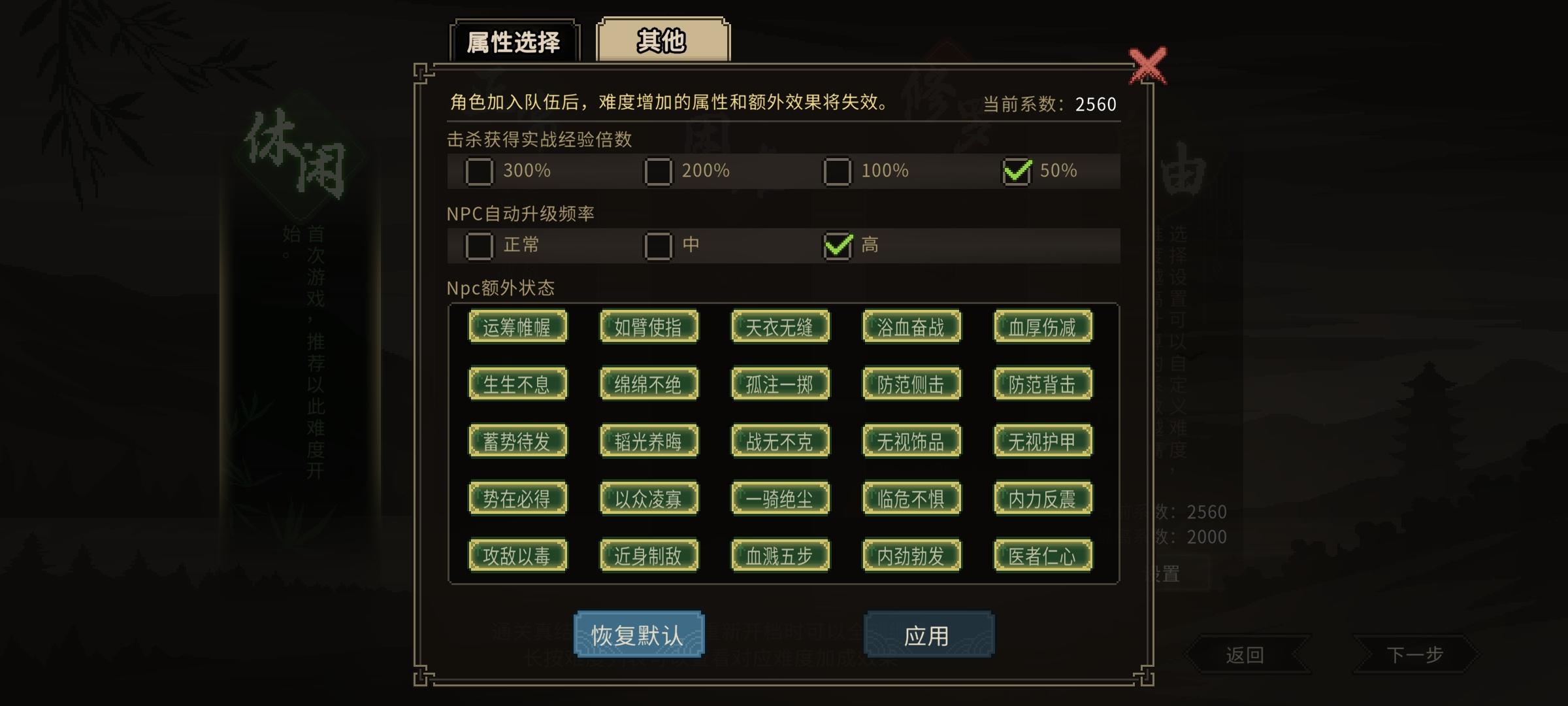Select the 100% experience multiplier
This screenshot has height=706, width=1568.
click(836, 172)
